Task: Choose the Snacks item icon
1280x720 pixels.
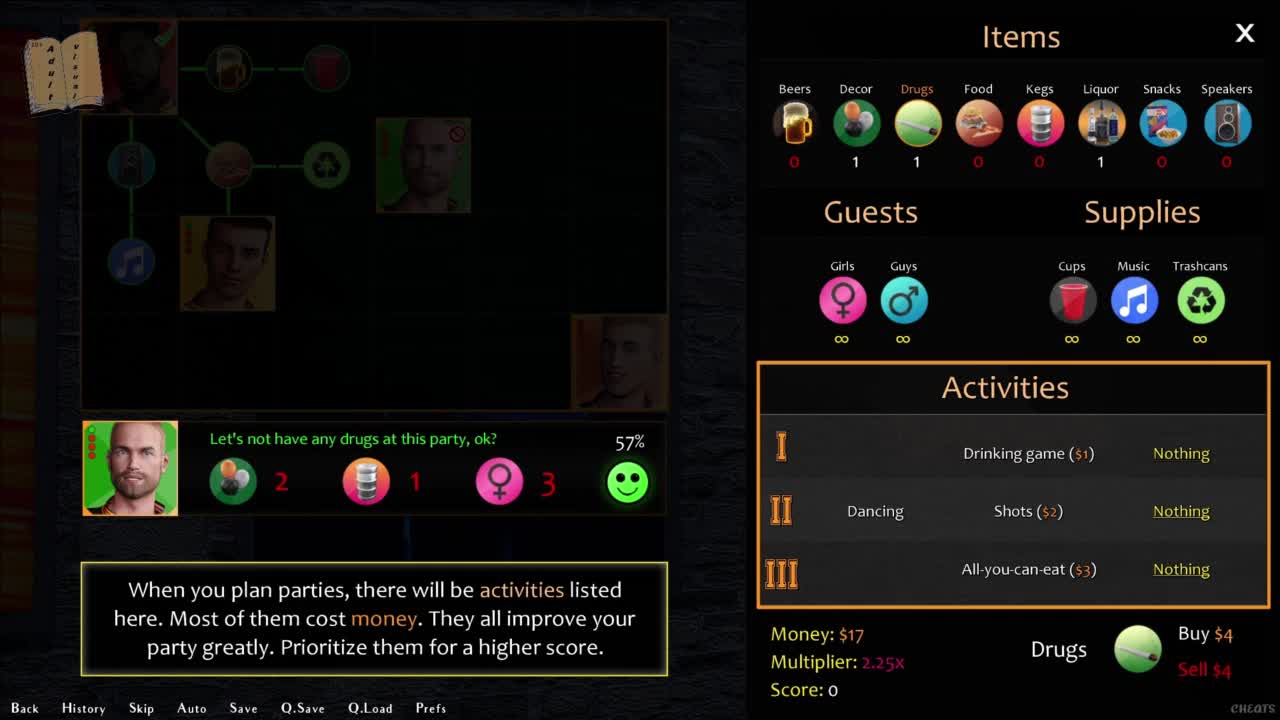Action: point(1162,124)
